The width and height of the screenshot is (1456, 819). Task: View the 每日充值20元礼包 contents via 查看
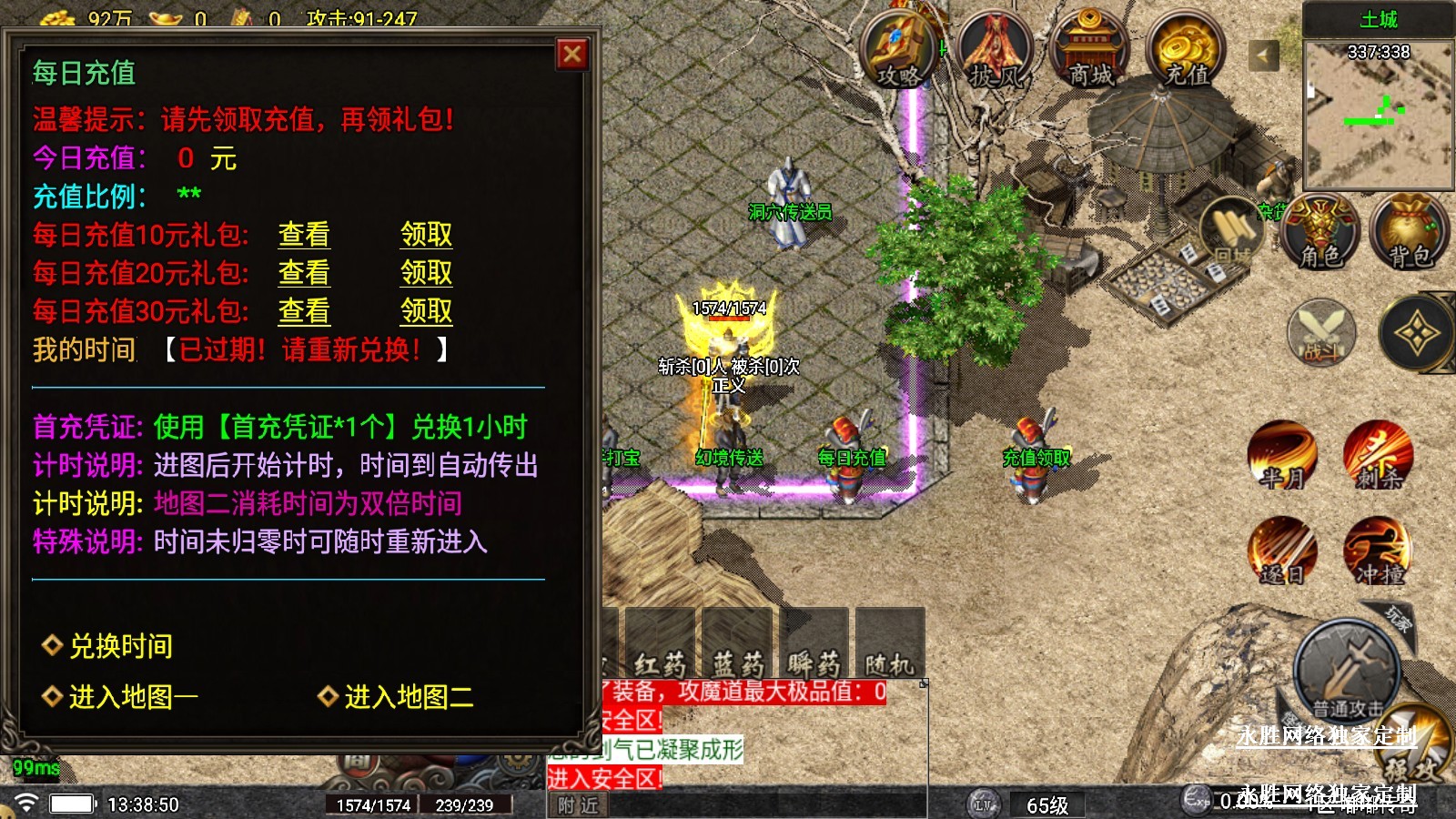(304, 273)
